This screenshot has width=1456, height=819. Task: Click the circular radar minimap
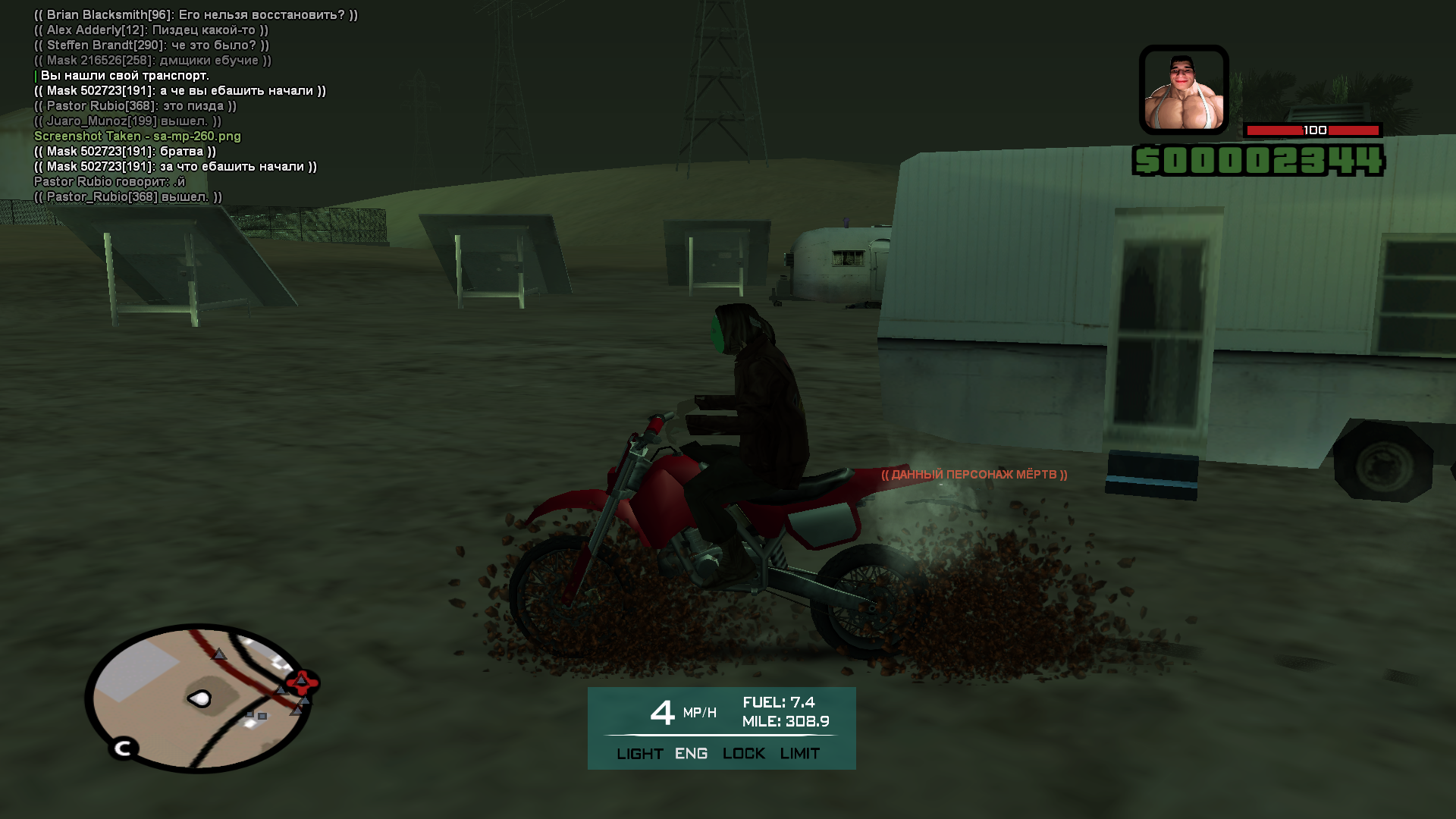click(199, 698)
